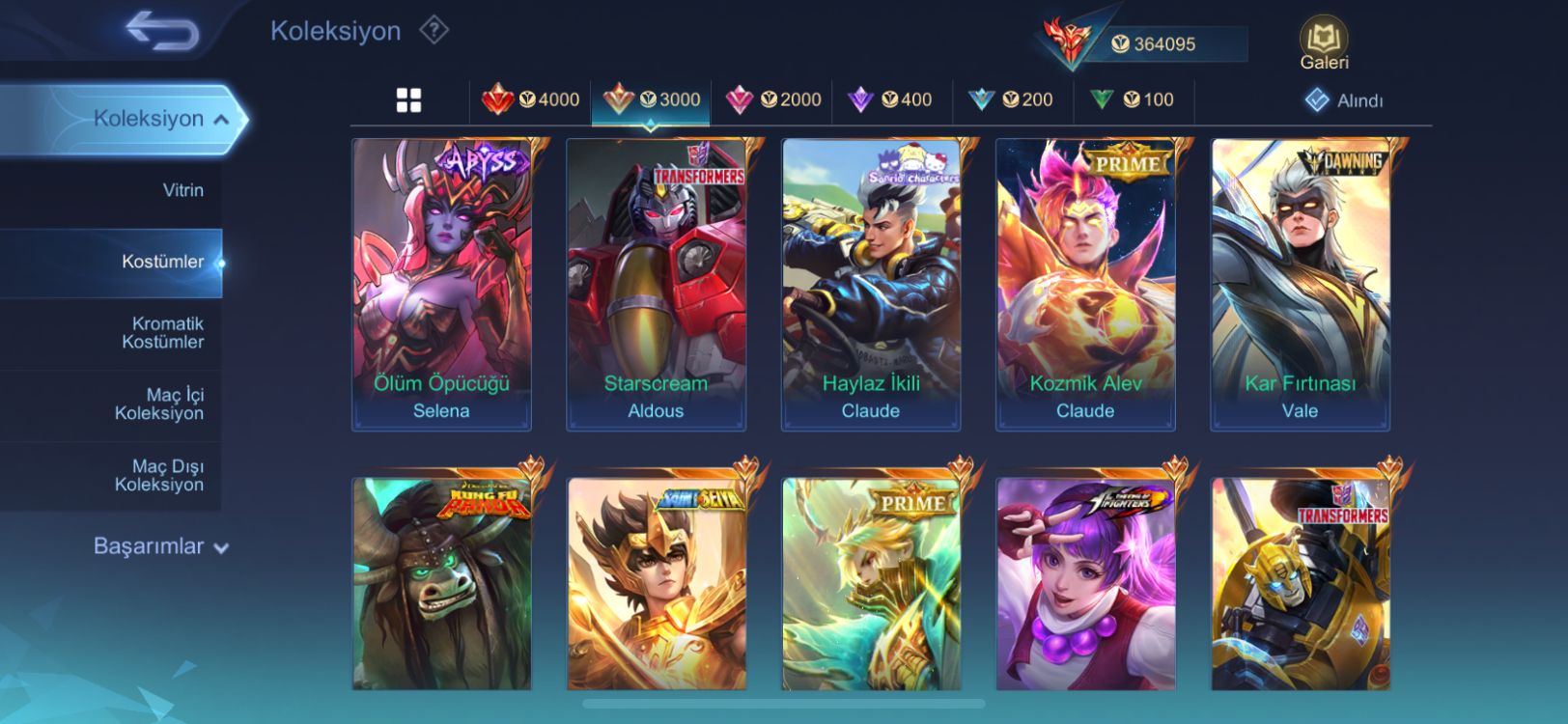Image resolution: width=1568 pixels, height=724 pixels.
Task: Switch to the 2000 points tier tab
Action: [x=773, y=99]
